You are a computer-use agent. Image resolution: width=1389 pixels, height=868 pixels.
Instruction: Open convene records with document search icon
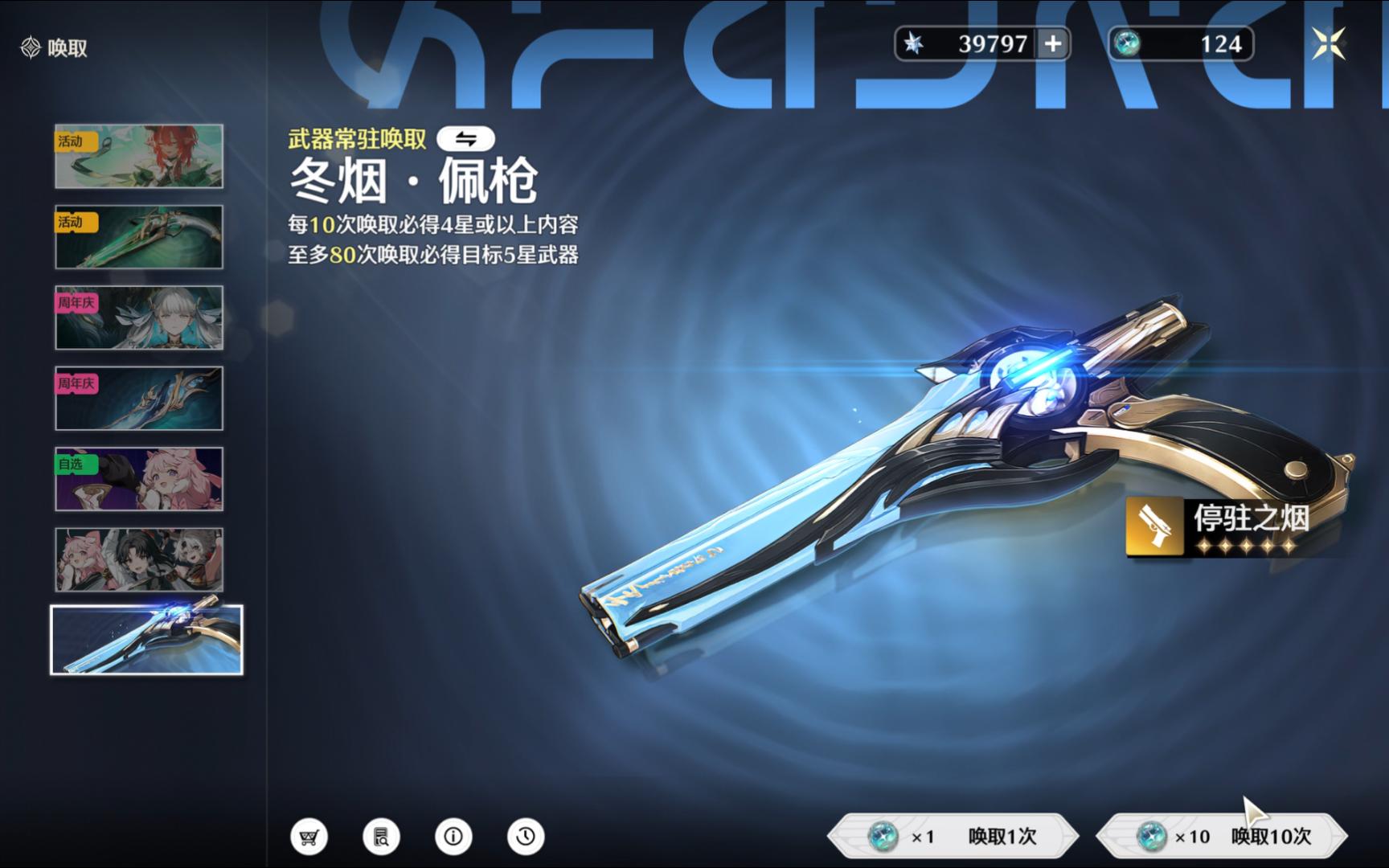point(381,836)
